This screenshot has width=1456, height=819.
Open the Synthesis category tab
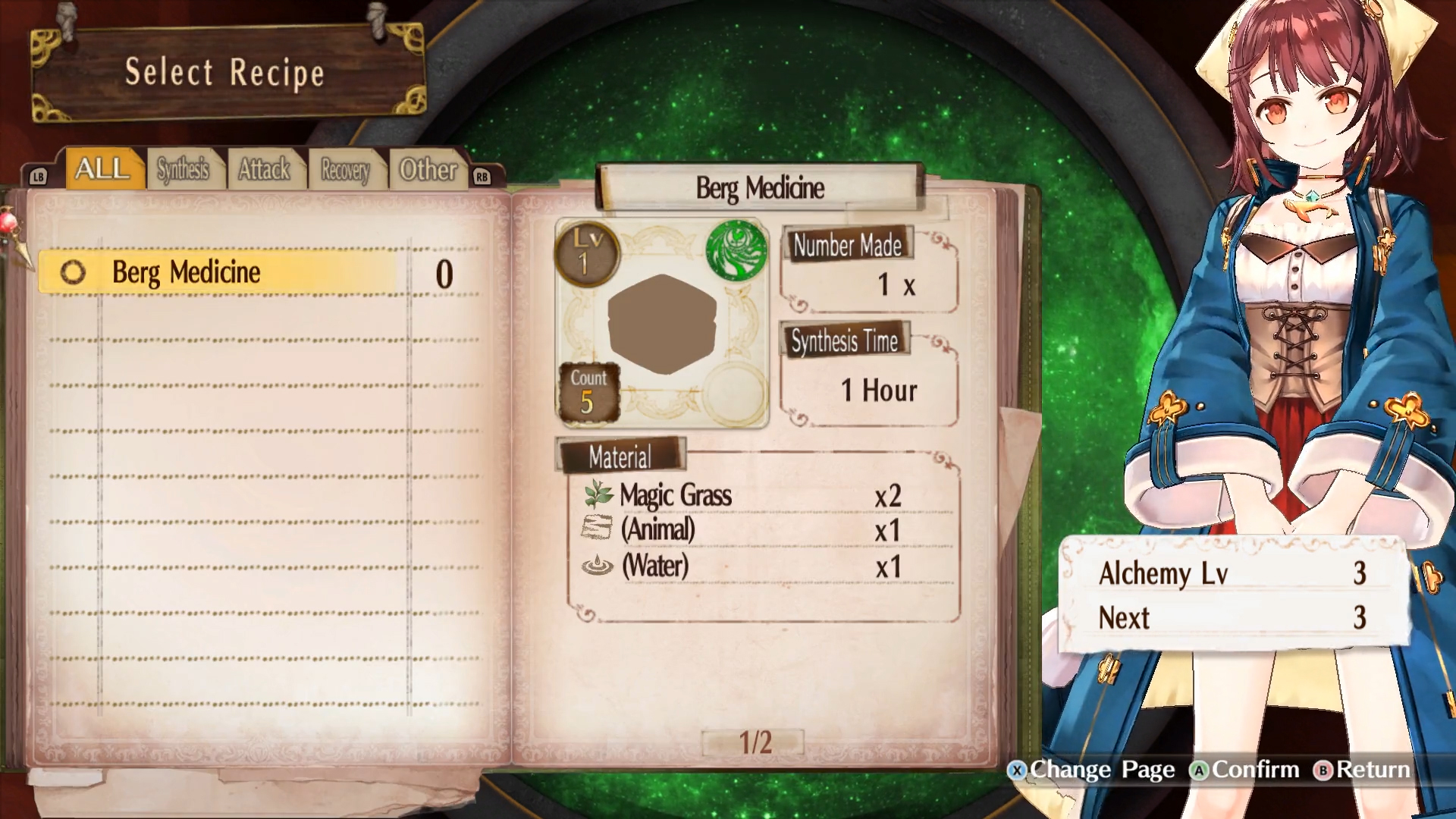click(x=184, y=169)
